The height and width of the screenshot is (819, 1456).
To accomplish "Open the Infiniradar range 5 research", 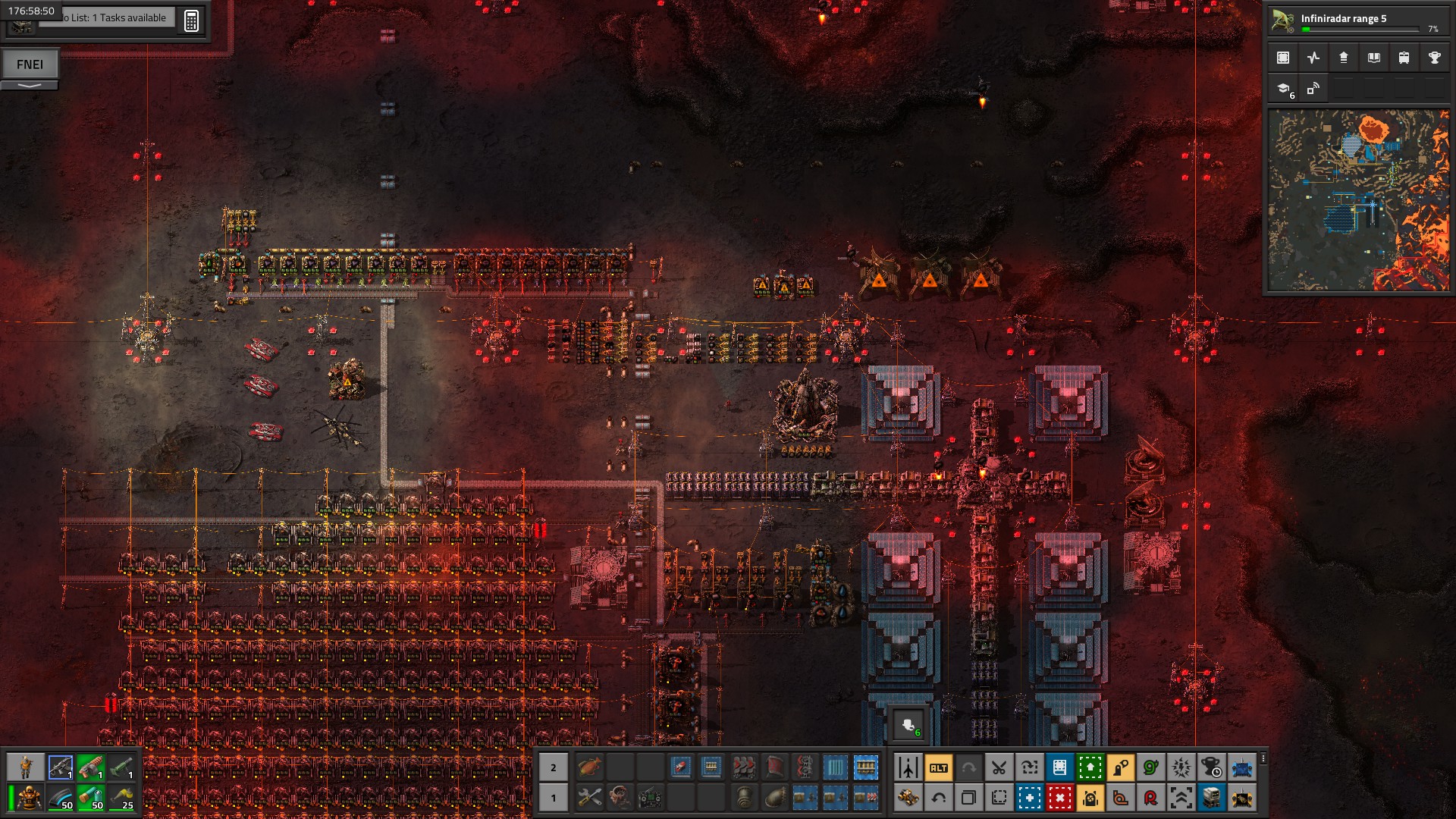I will tap(1357, 20).
